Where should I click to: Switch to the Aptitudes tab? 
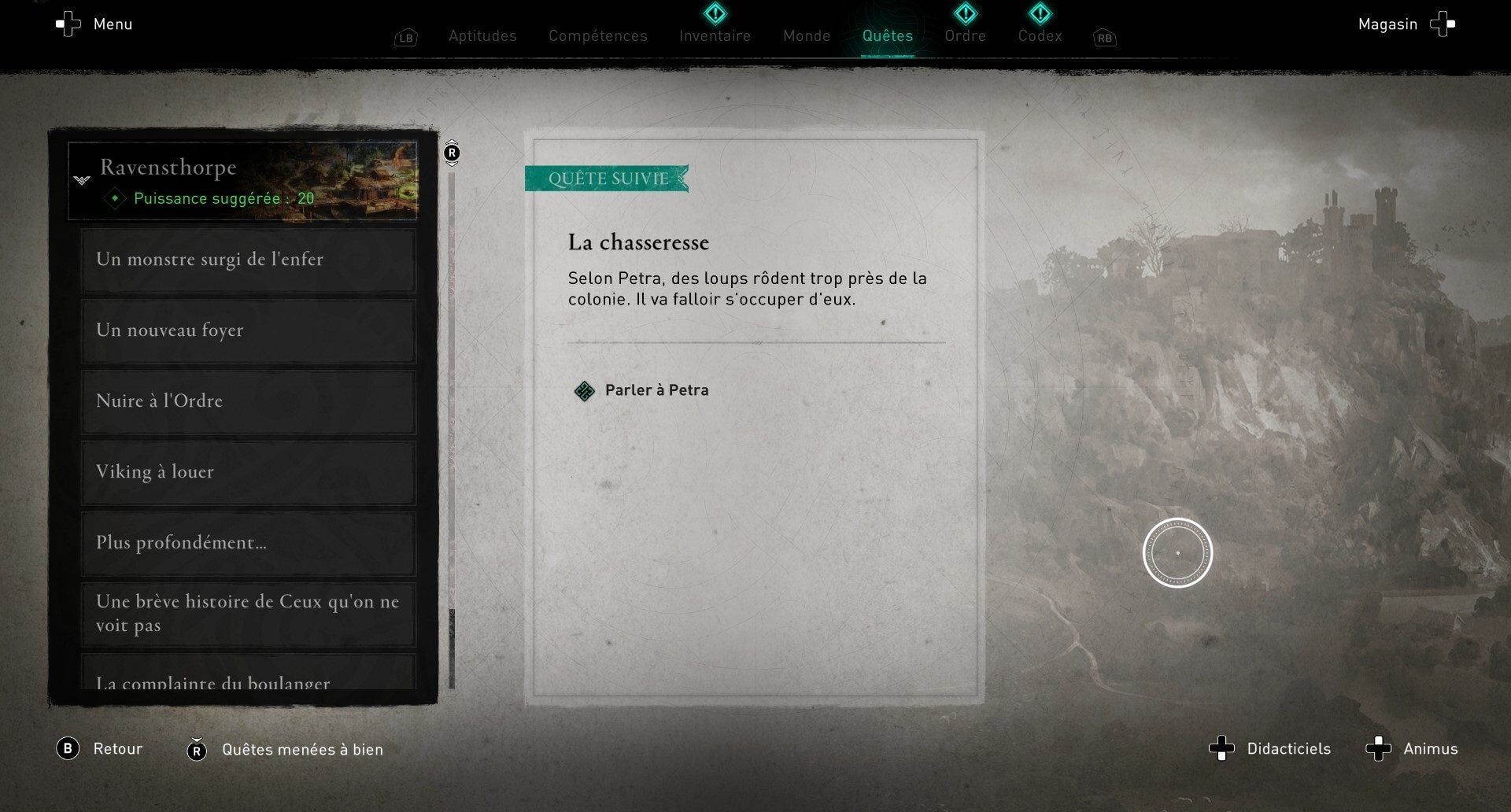tap(482, 36)
